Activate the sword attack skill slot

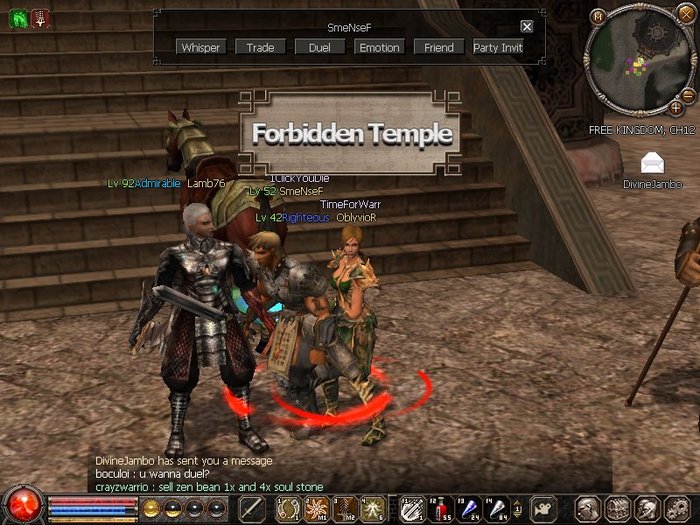pyautogui.click(x=251, y=508)
